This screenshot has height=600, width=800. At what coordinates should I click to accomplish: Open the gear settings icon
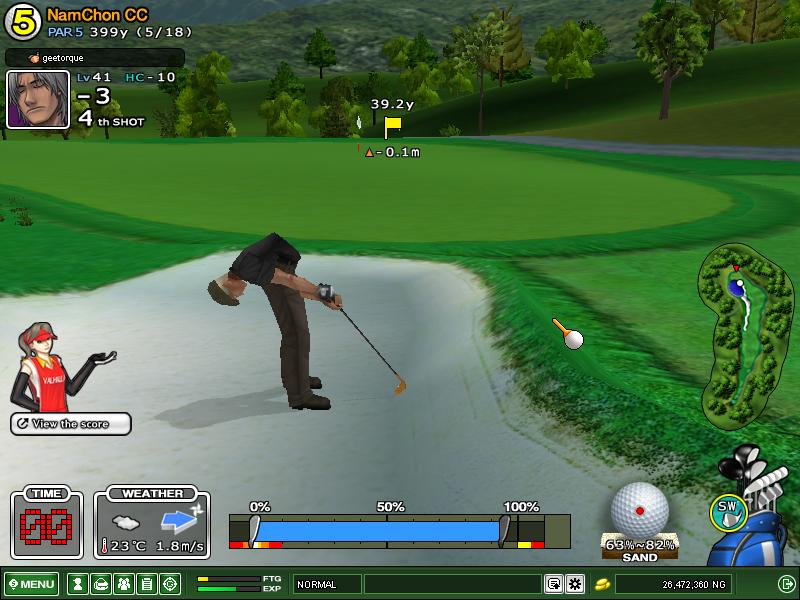point(575,584)
